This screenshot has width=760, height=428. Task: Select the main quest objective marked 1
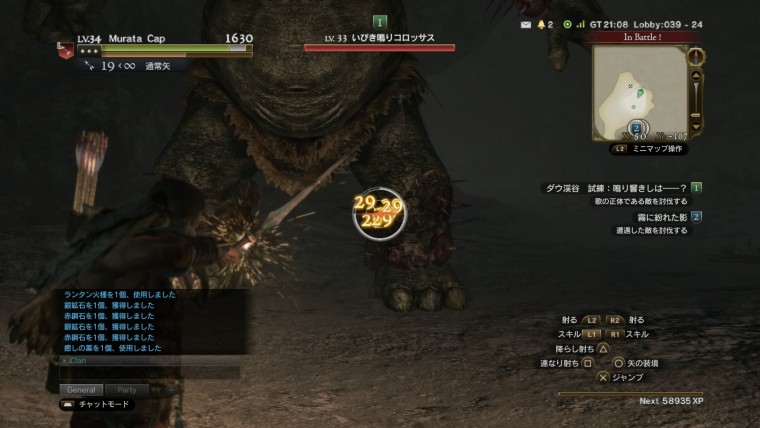coord(696,187)
